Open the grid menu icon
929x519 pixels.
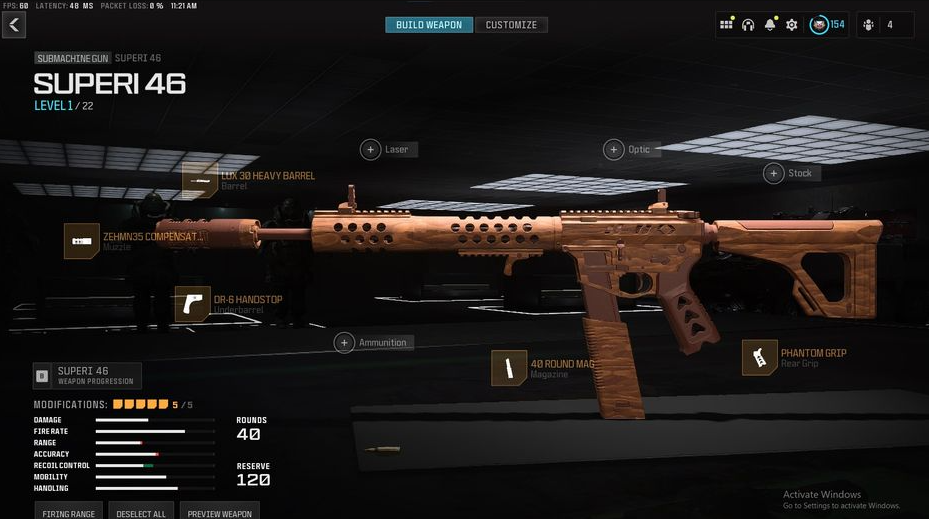(x=726, y=25)
